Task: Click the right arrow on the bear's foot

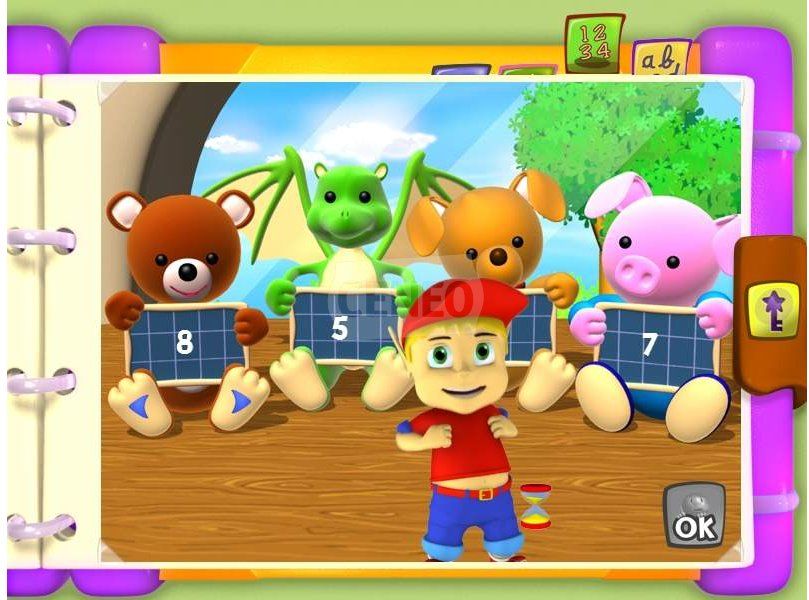Action: [x=240, y=402]
